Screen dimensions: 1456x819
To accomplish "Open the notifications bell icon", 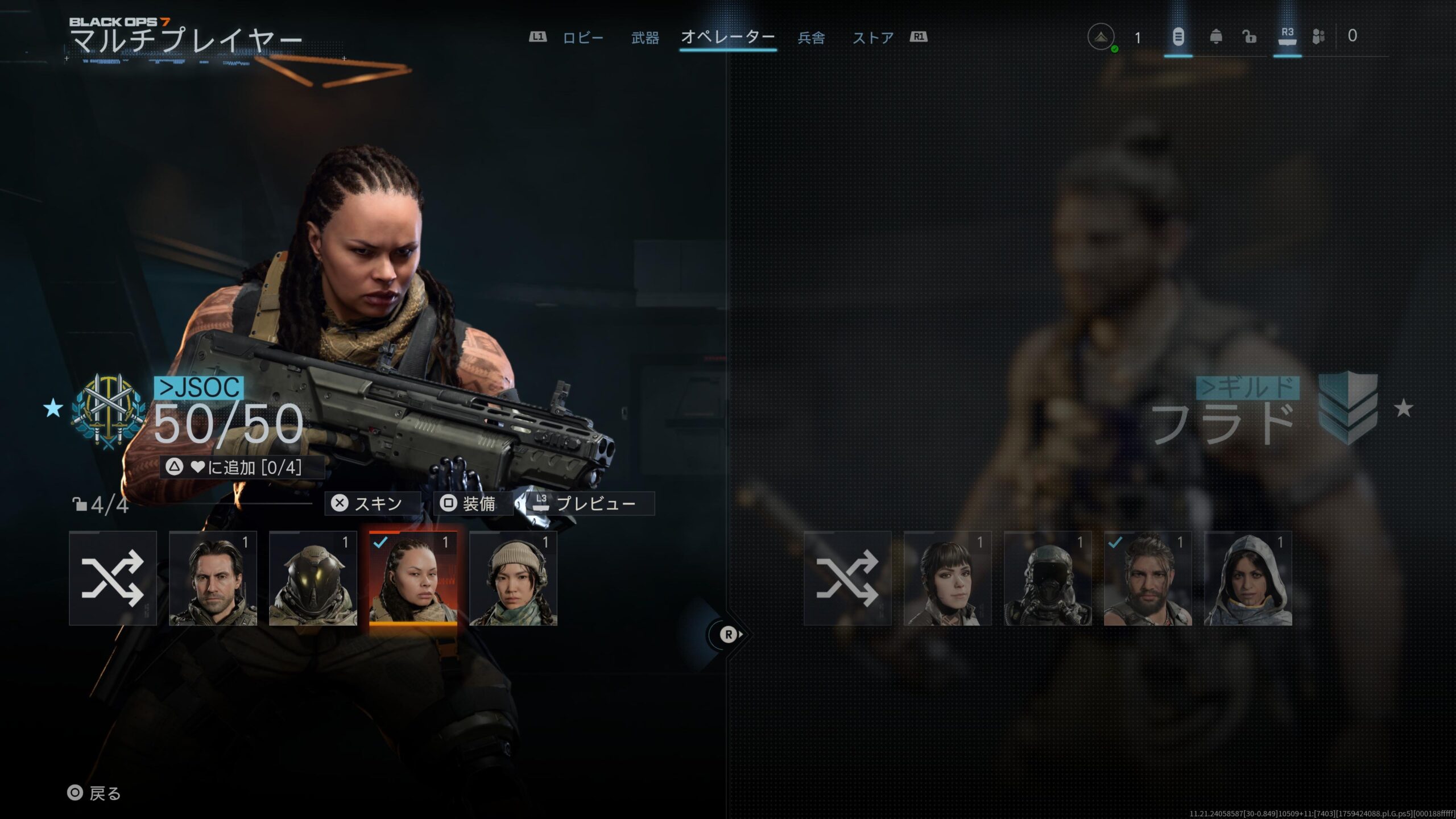I will point(1215,37).
